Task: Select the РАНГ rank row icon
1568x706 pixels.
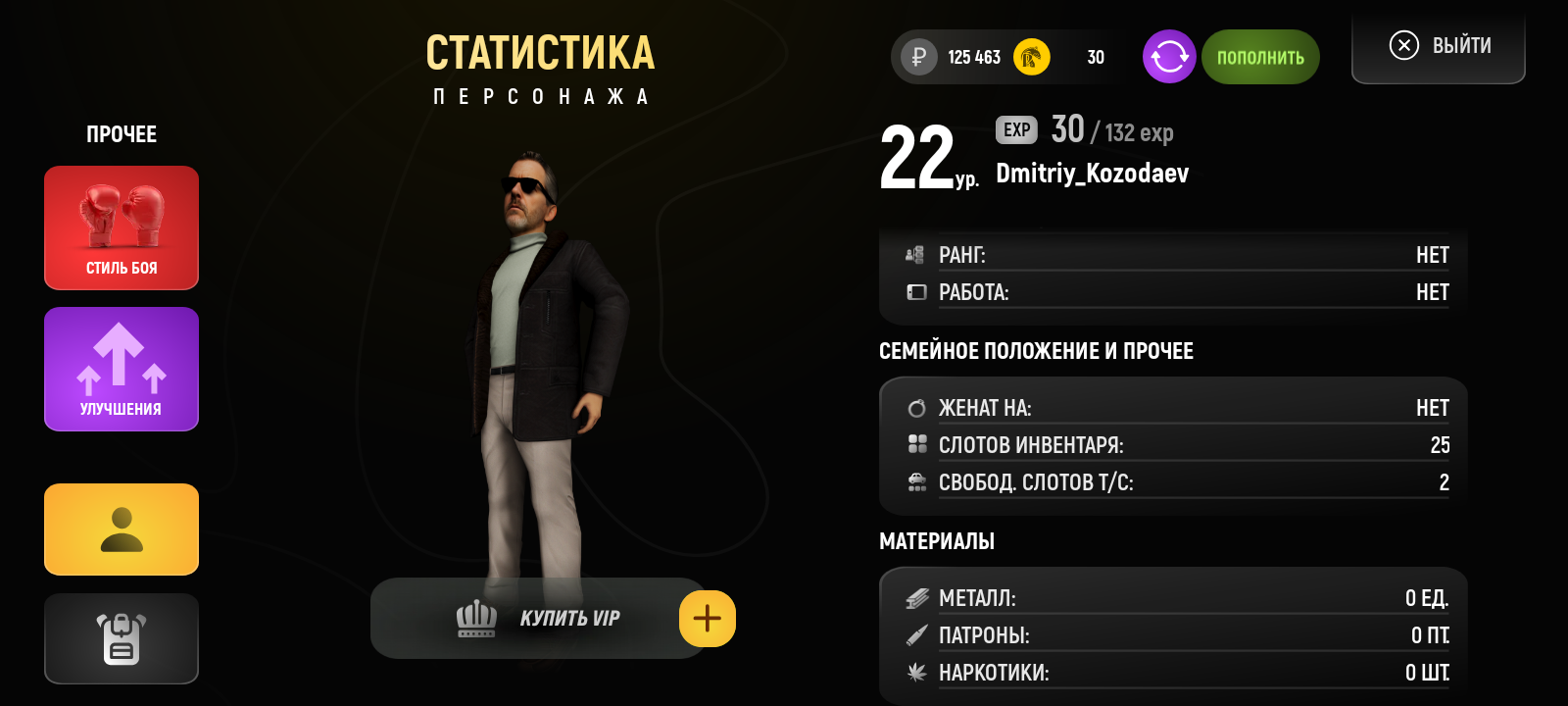Action: [915, 254]
